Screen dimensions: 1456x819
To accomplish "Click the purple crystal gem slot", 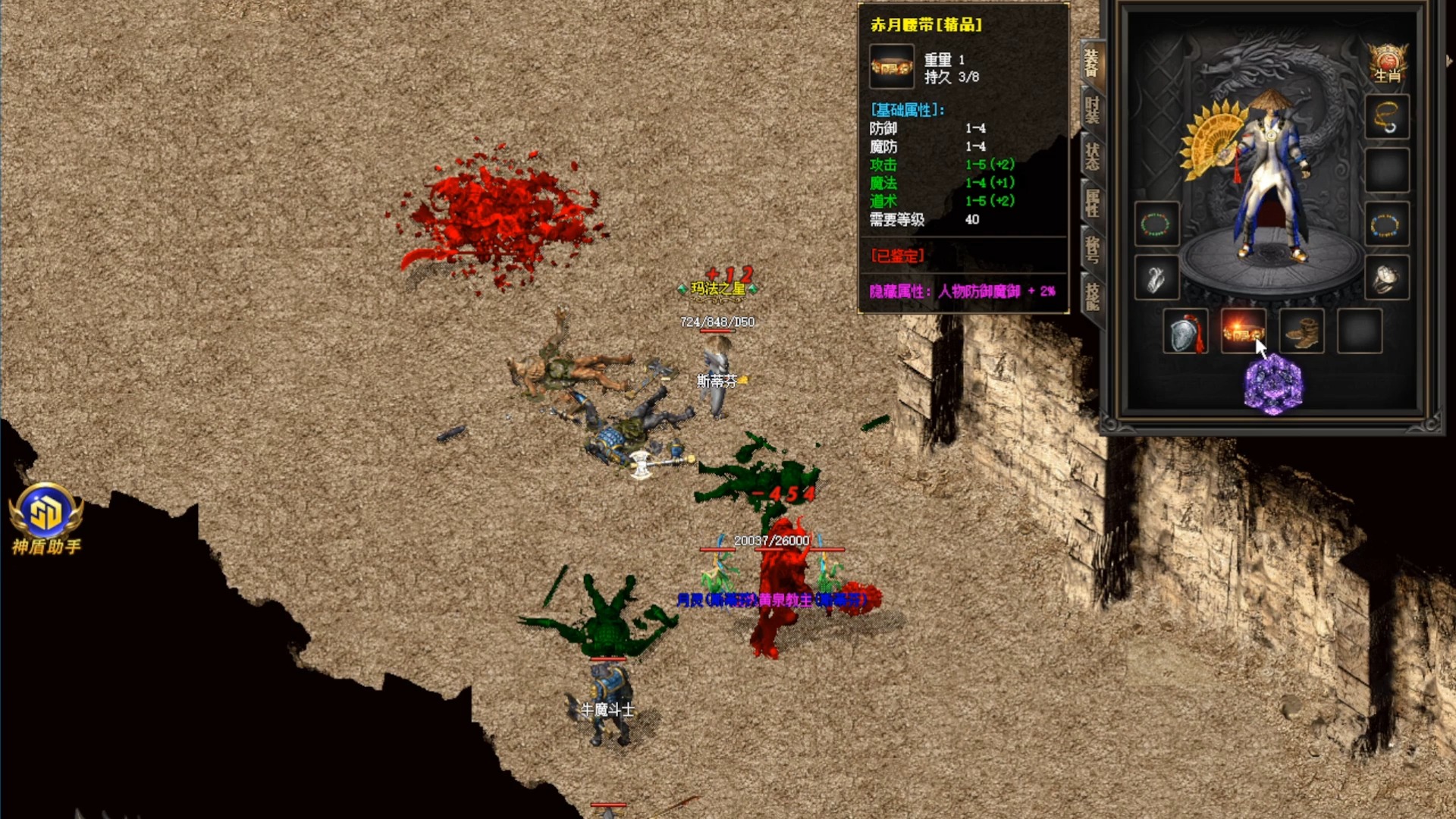I will pos(1273,386).
